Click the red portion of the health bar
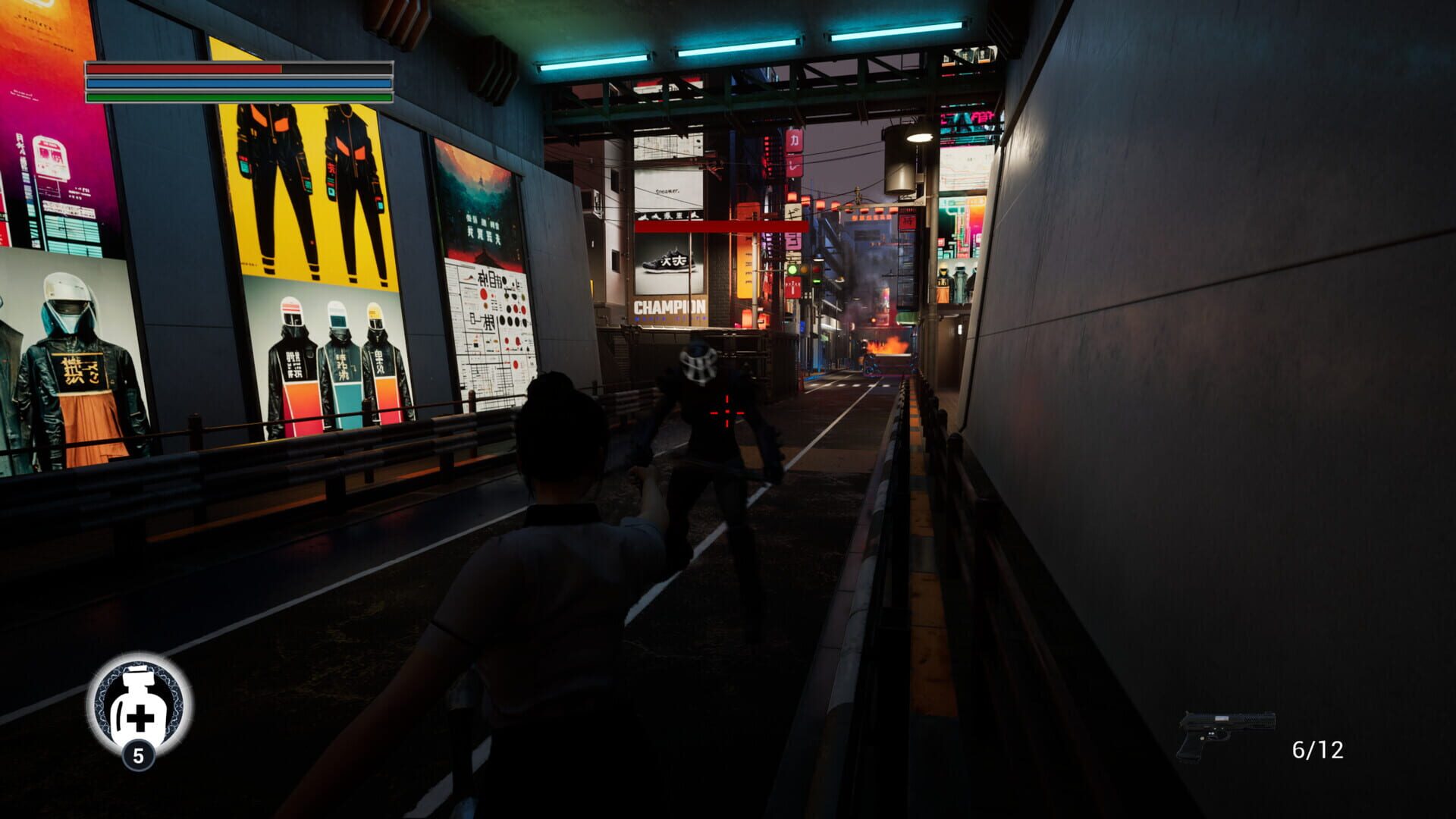Screen dimensions: 1456x819 [182, 68]
